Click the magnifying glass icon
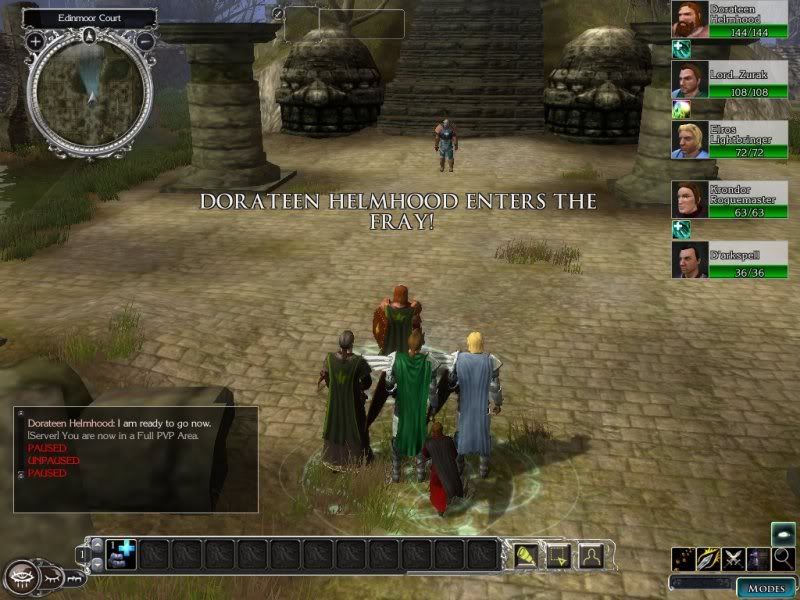Screen dimensions: 800x600 coord(783,559)
